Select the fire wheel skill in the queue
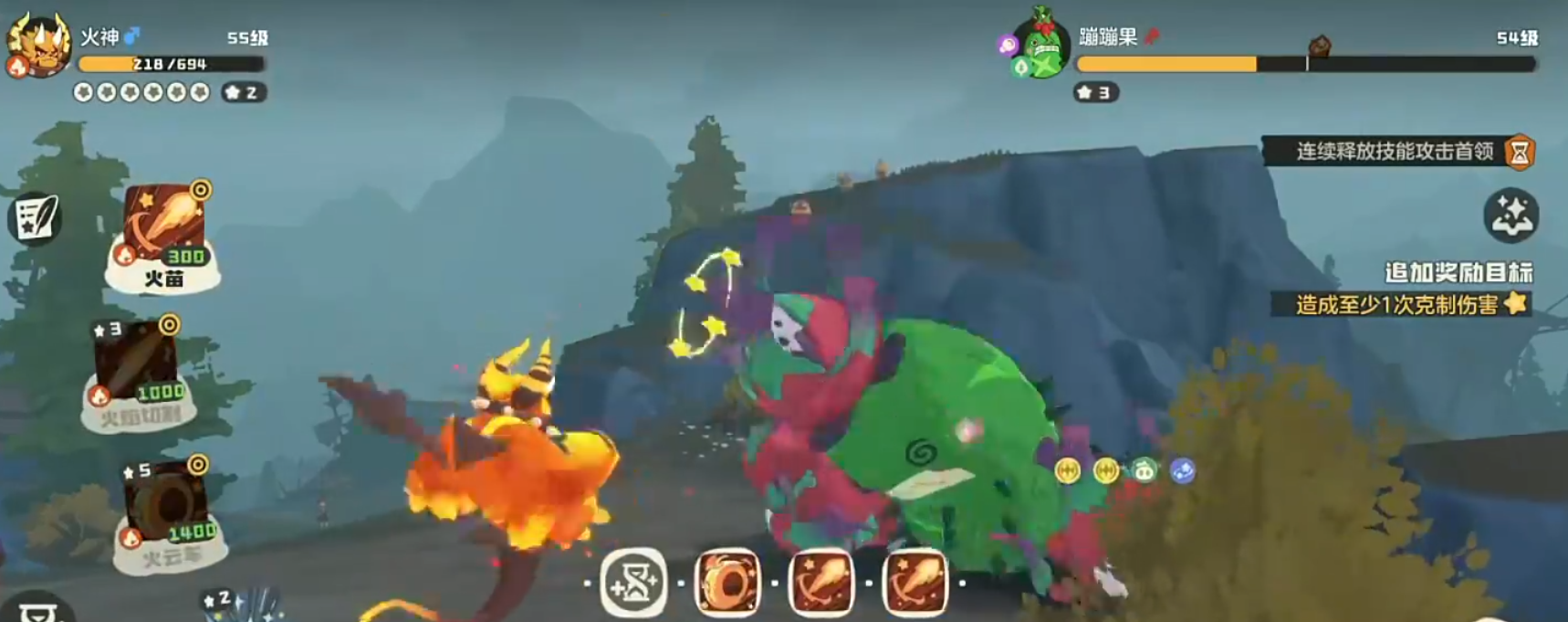Image resolution: width=1568 pixels, height=622 pixels. (727, 582)
